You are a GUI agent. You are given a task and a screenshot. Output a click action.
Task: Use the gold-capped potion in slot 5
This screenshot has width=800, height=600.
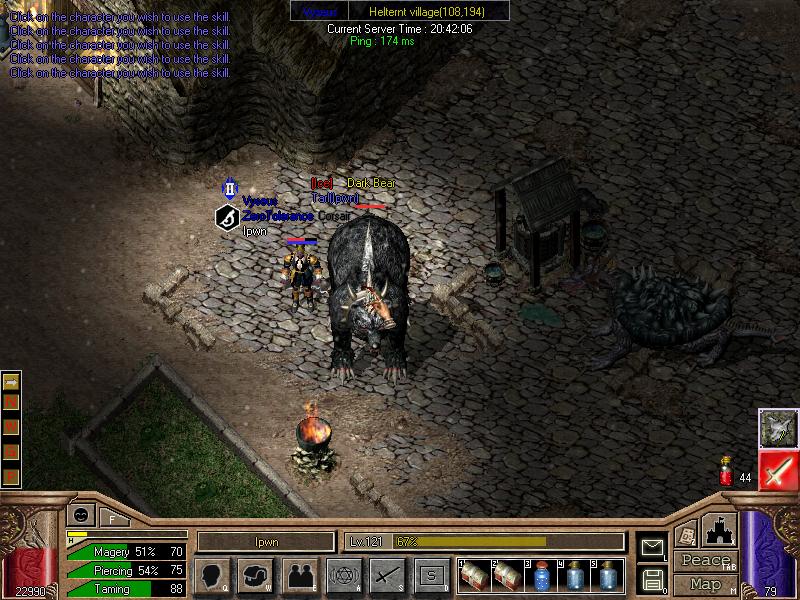tap(607, 576)
